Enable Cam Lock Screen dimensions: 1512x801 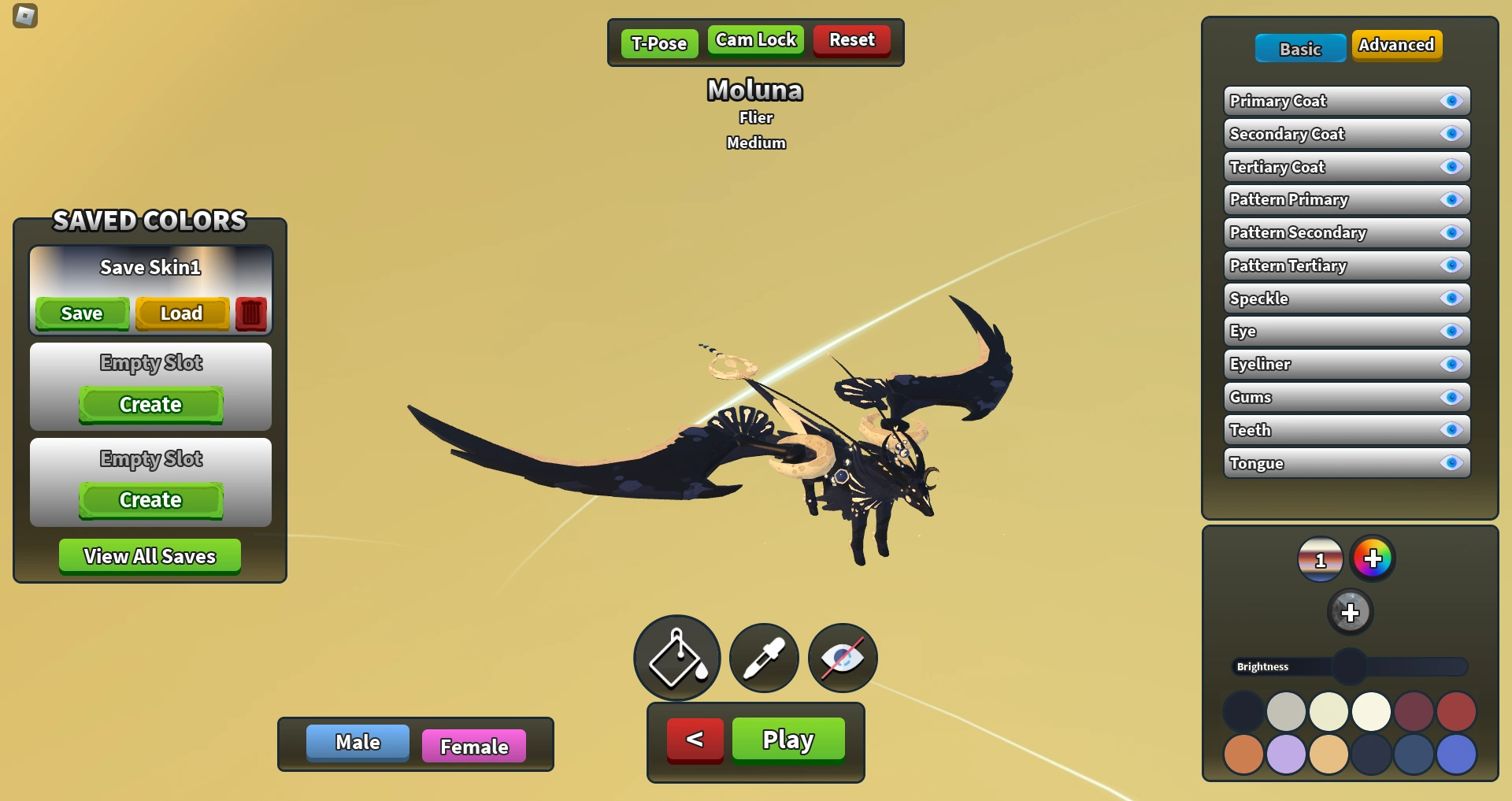pyautogui.click(x=754, y=39)
